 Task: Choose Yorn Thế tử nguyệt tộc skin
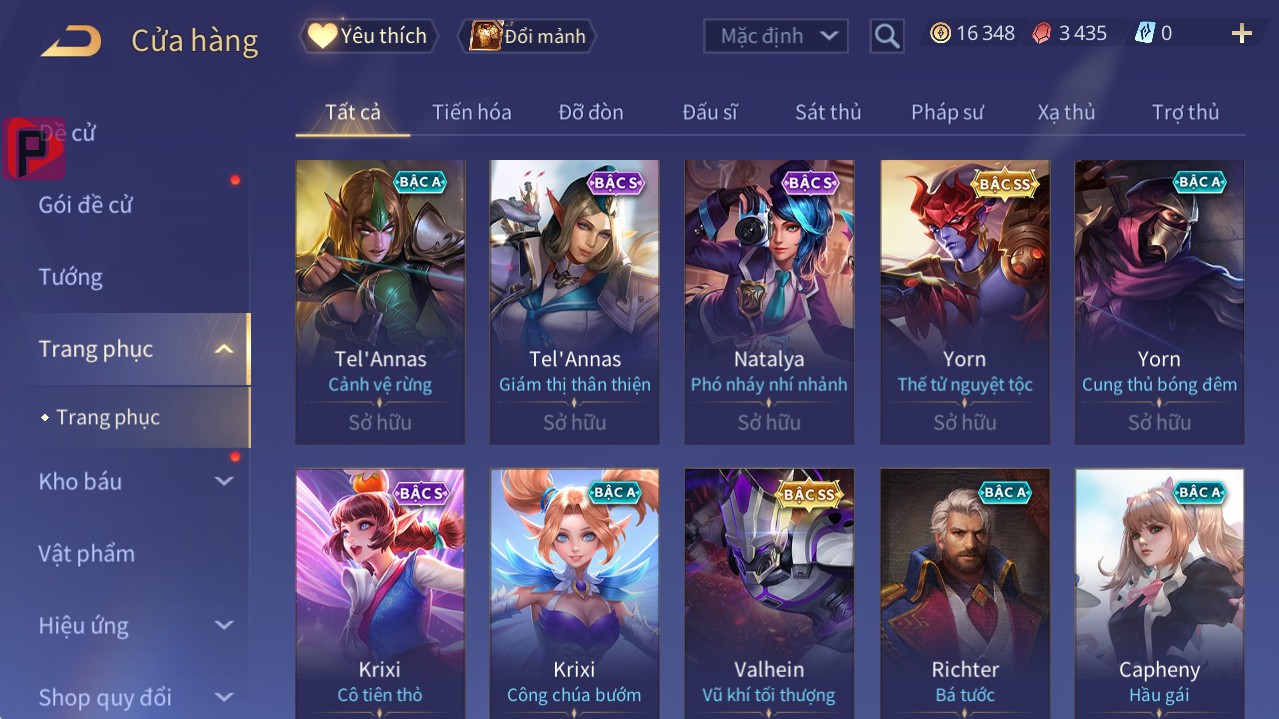tap(964, 300)
